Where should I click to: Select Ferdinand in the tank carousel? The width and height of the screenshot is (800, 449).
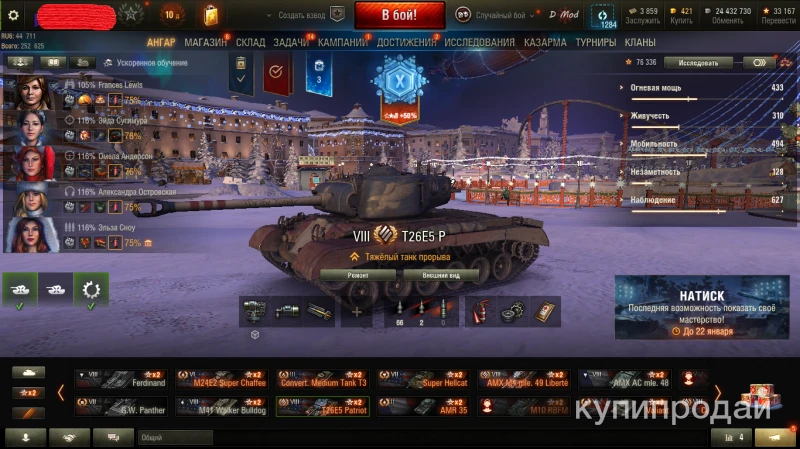tap(121, 379)
